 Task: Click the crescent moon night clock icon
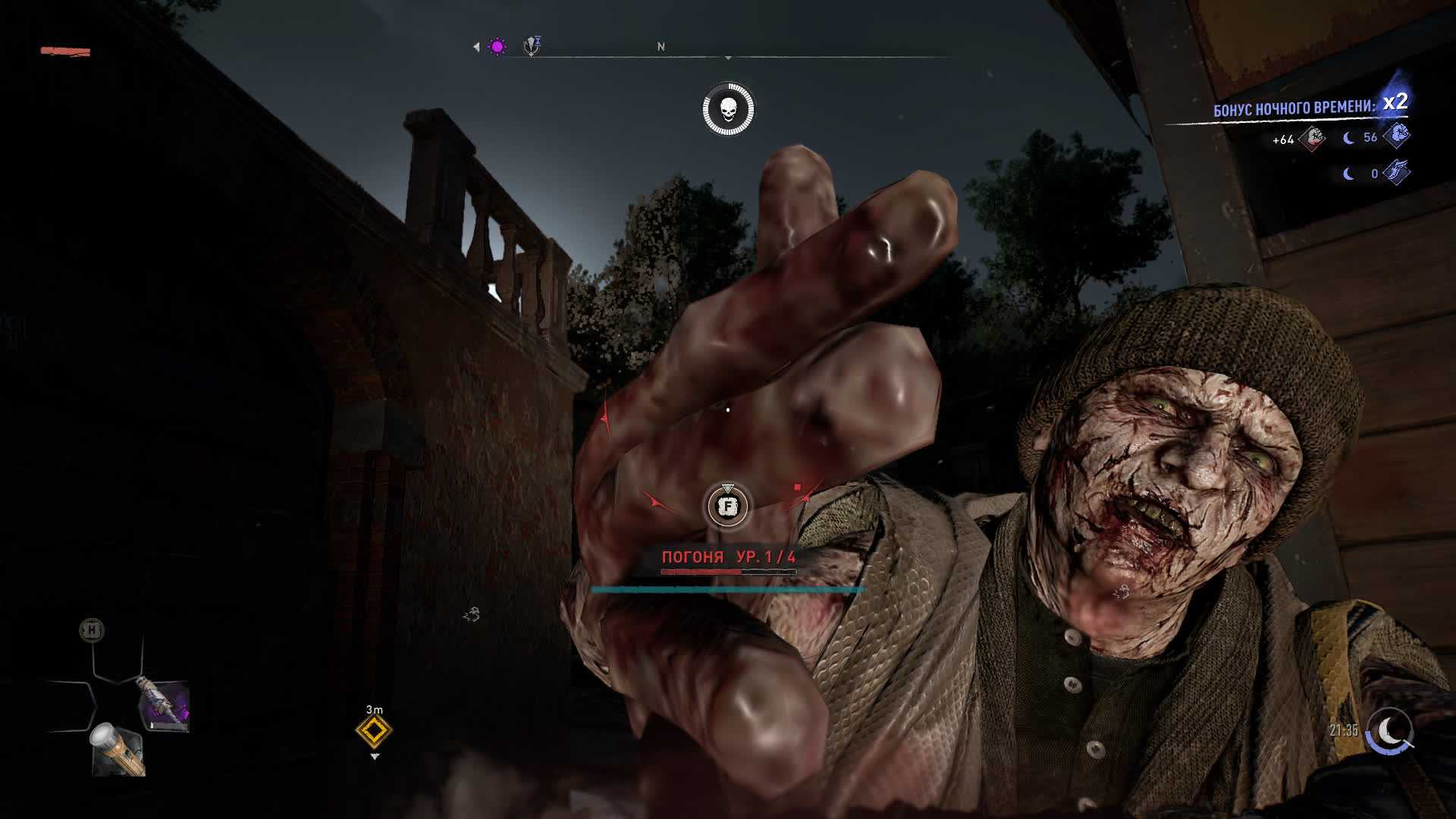point(1389,732)
